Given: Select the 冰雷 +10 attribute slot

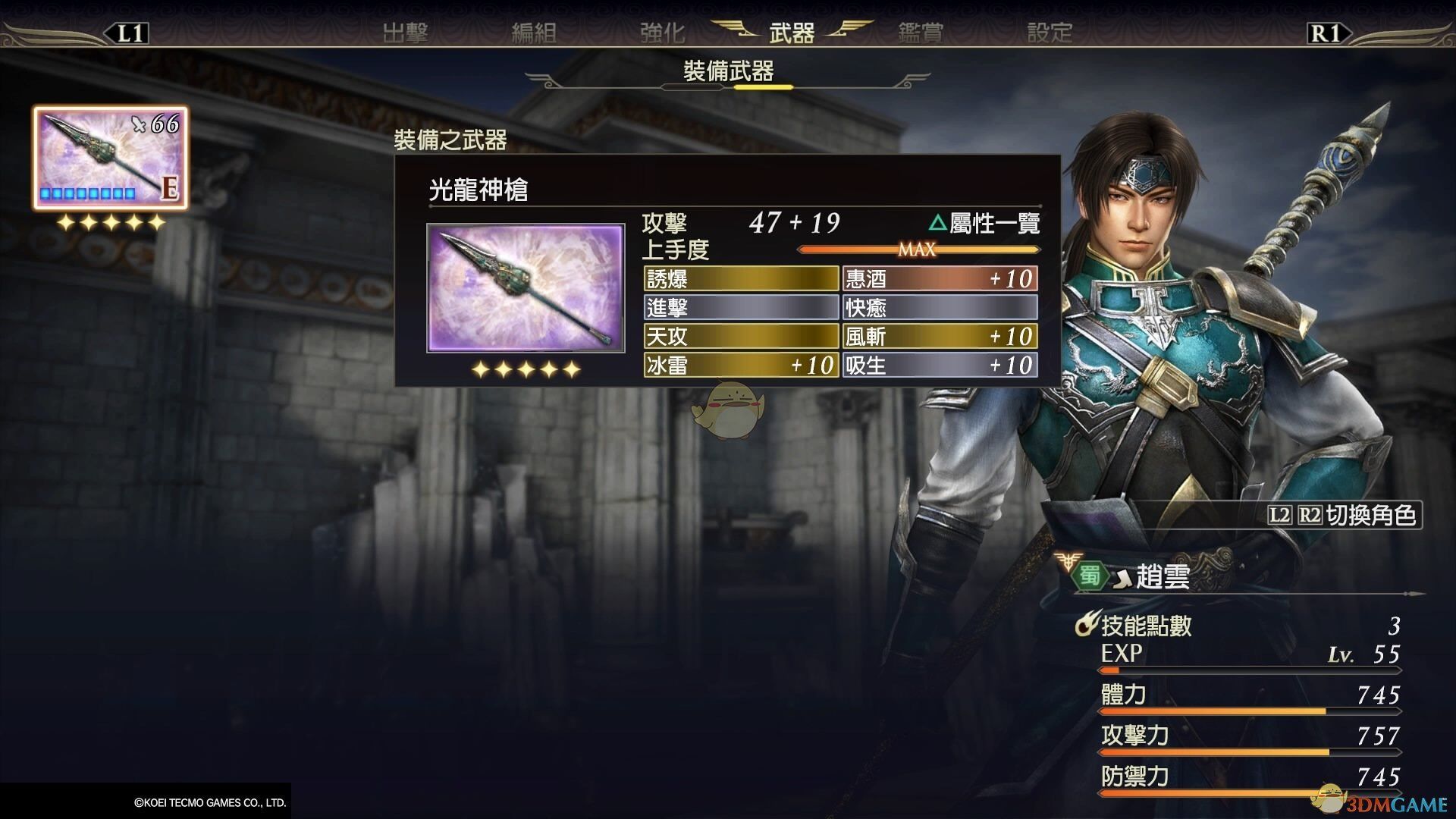Looking at the screenshot, I should point(741,365).
